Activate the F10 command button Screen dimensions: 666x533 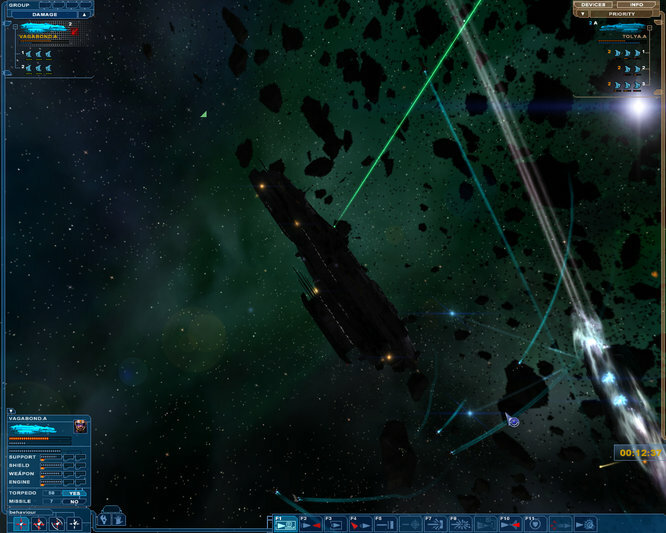pos(510,523)
